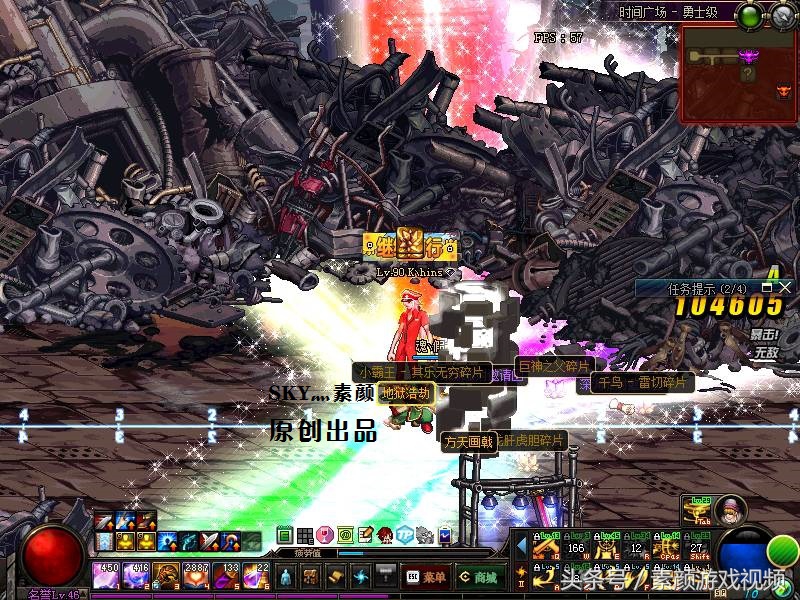
Task: Close the 任务提示 quest hint panel
Action: pyautogui.click(x=785, y=287)
